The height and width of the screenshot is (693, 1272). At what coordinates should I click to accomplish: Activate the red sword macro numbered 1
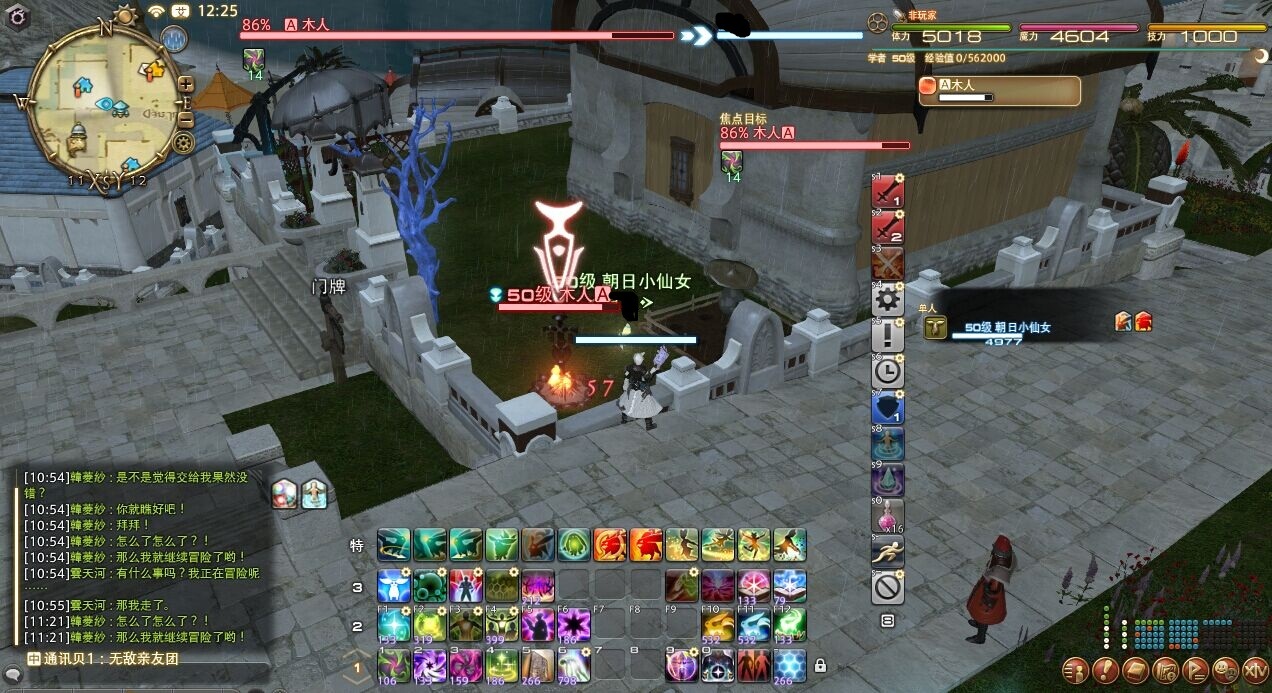(x=888, y=191)
